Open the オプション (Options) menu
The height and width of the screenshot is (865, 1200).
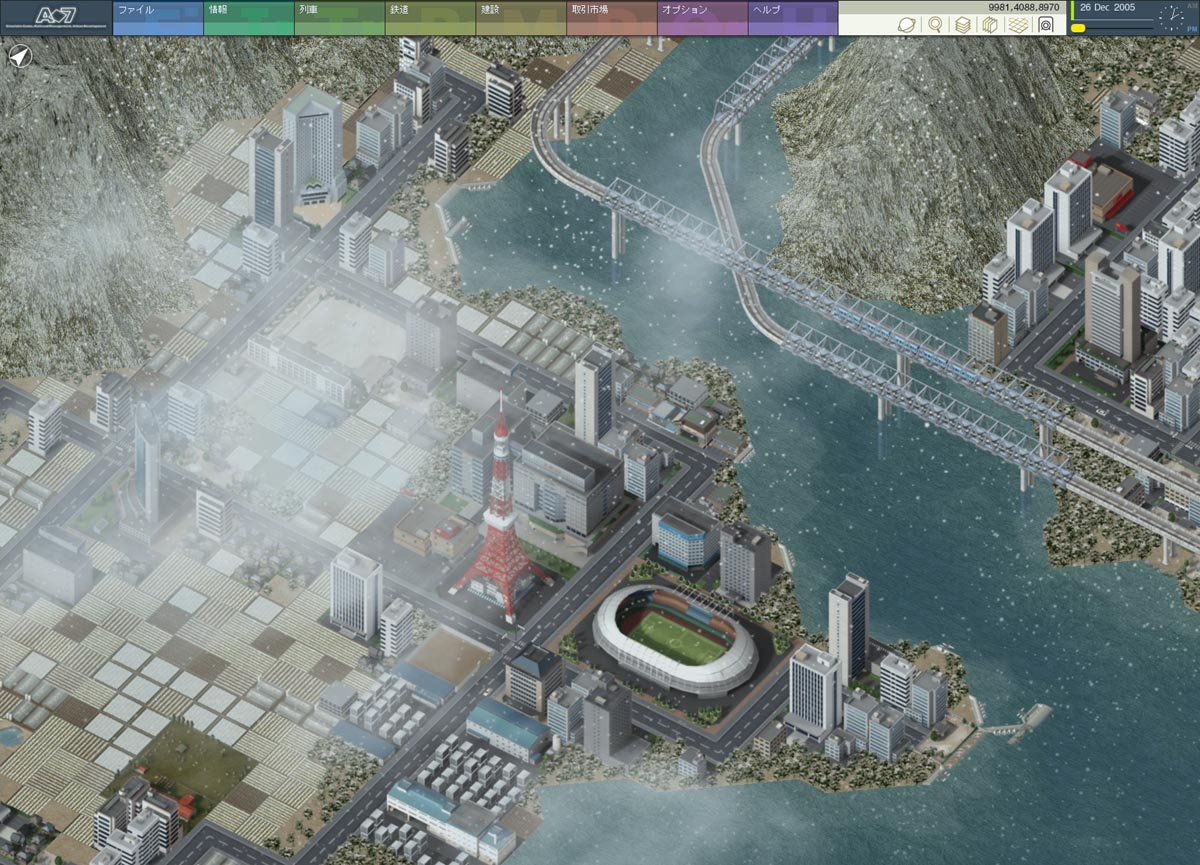pos(702,17)
